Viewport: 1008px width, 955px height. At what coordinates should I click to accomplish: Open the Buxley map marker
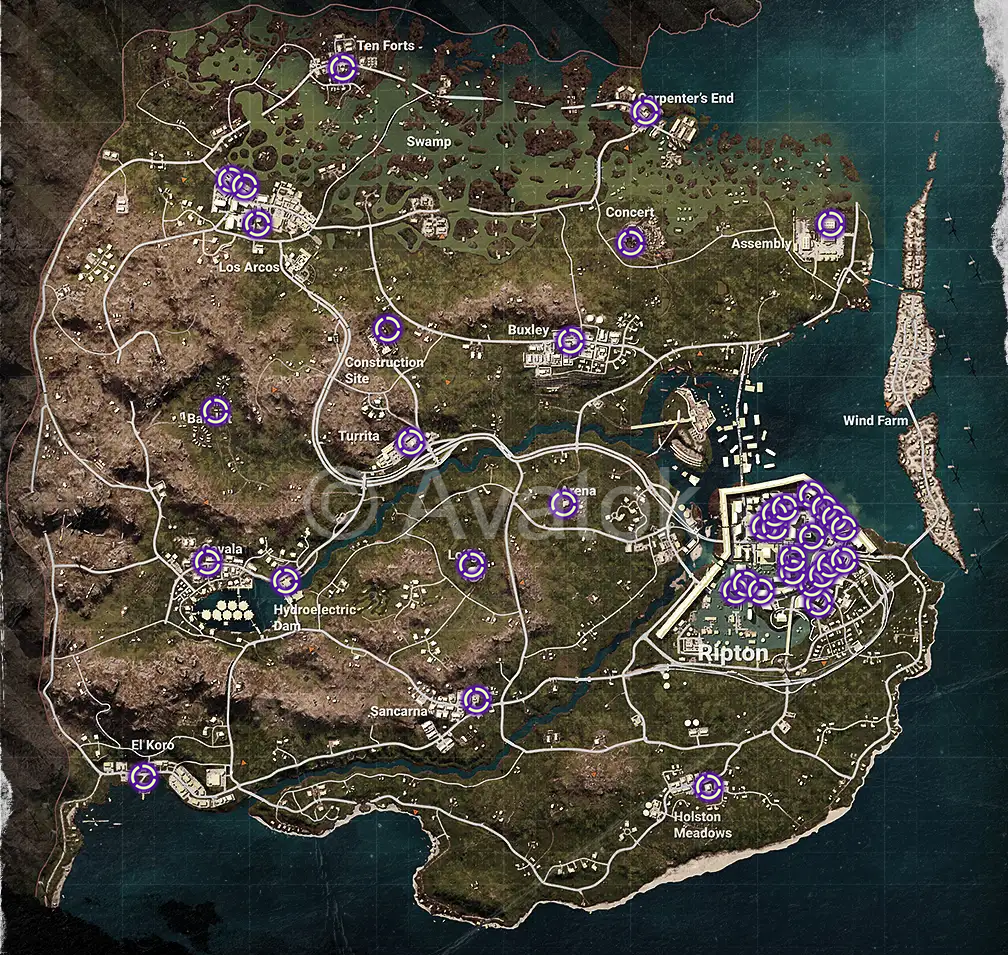[x=569, y=341]
